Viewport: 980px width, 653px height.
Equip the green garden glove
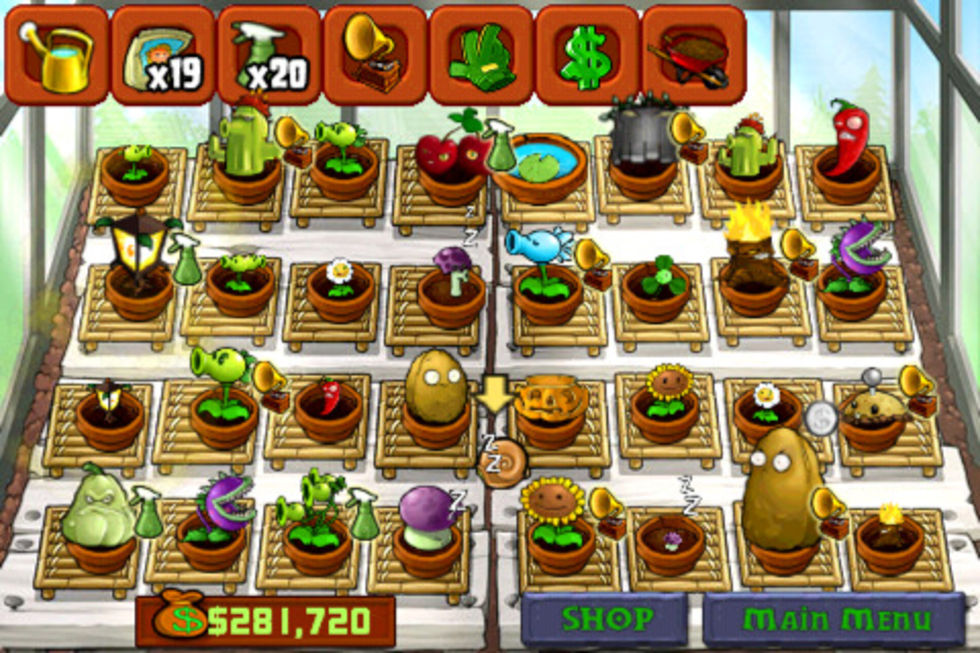(x=481, y=54)
